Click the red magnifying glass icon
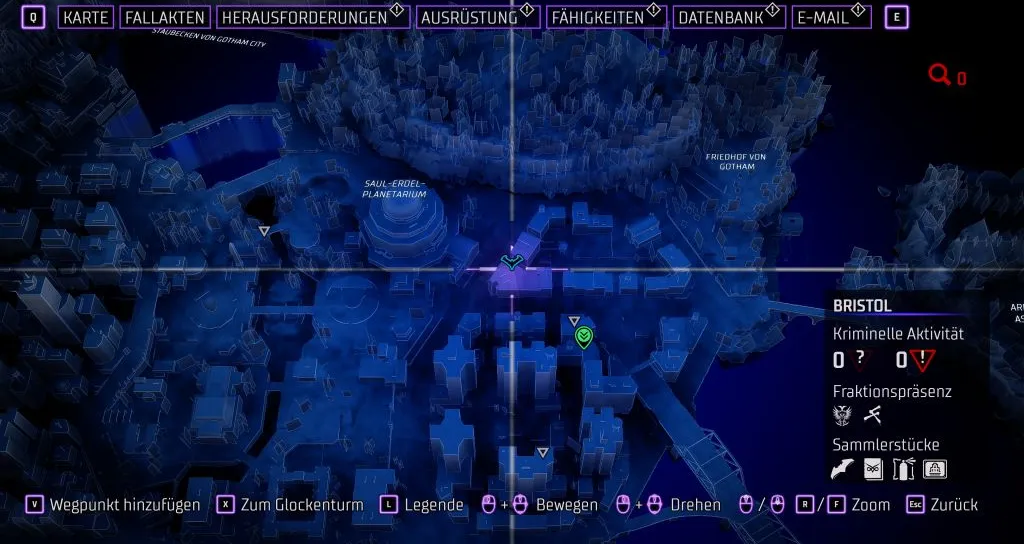Image resolution: width=1024 pixels, height=544 pixels. click(x=939, y=74)
